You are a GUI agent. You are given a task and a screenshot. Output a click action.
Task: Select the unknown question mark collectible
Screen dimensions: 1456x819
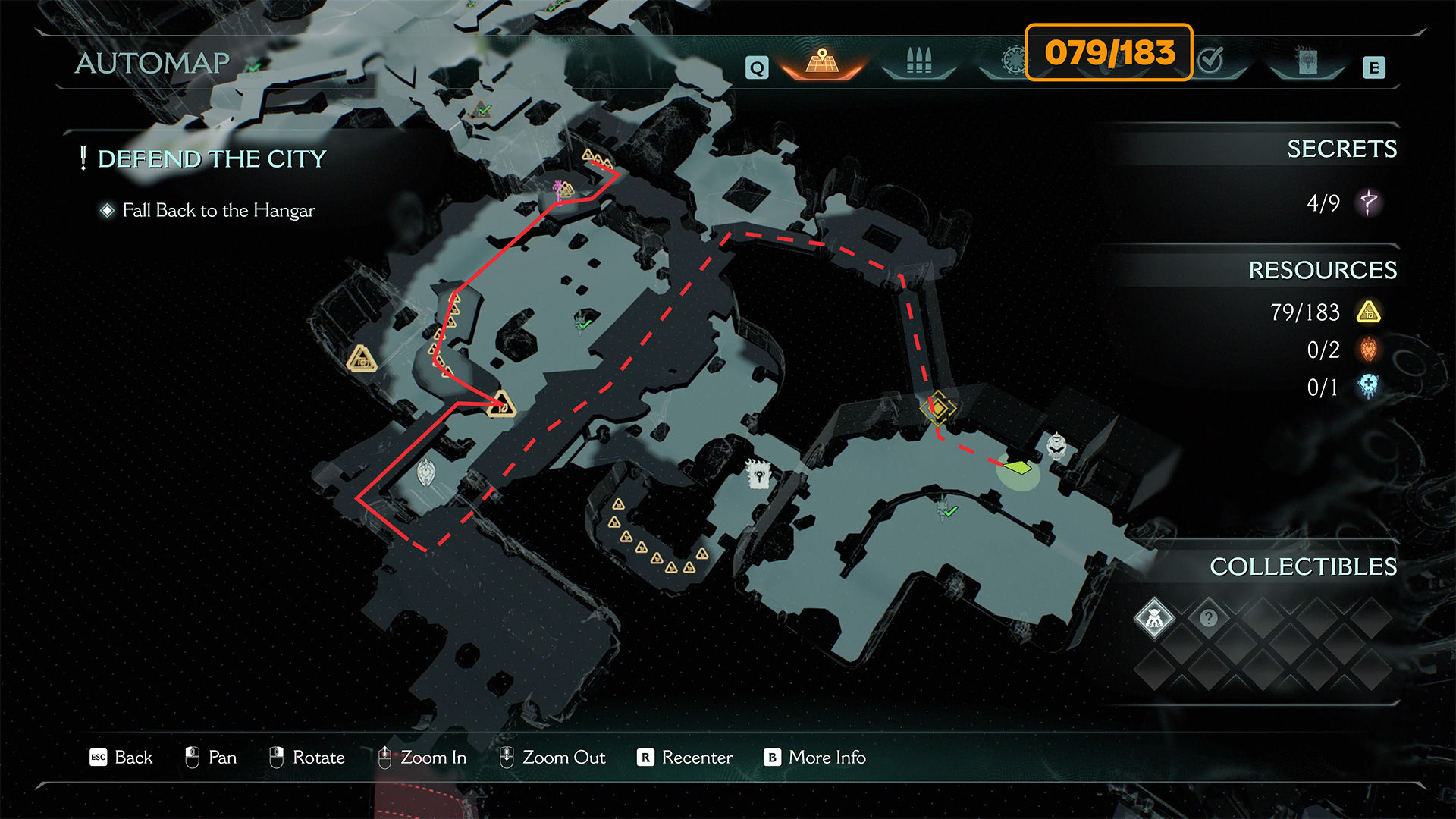click(1208, 618)
